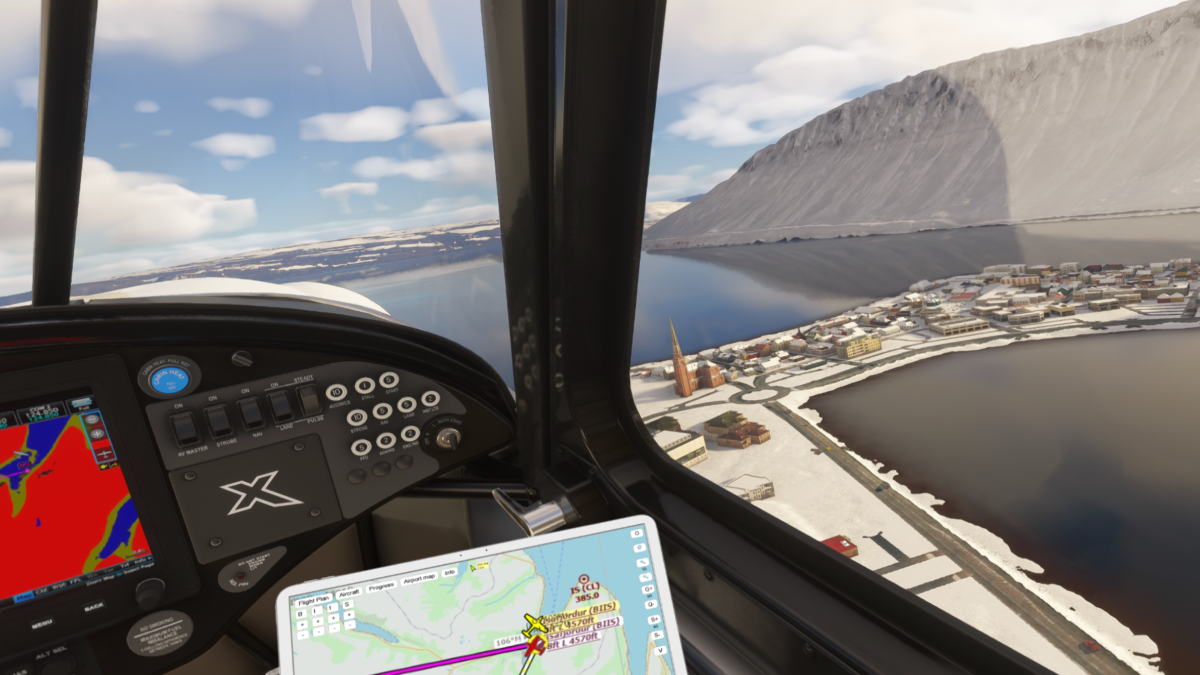The height and width of the screenshot is (675, 1200).
Task: Toggle the NAV lights switch
Action: 251,412
